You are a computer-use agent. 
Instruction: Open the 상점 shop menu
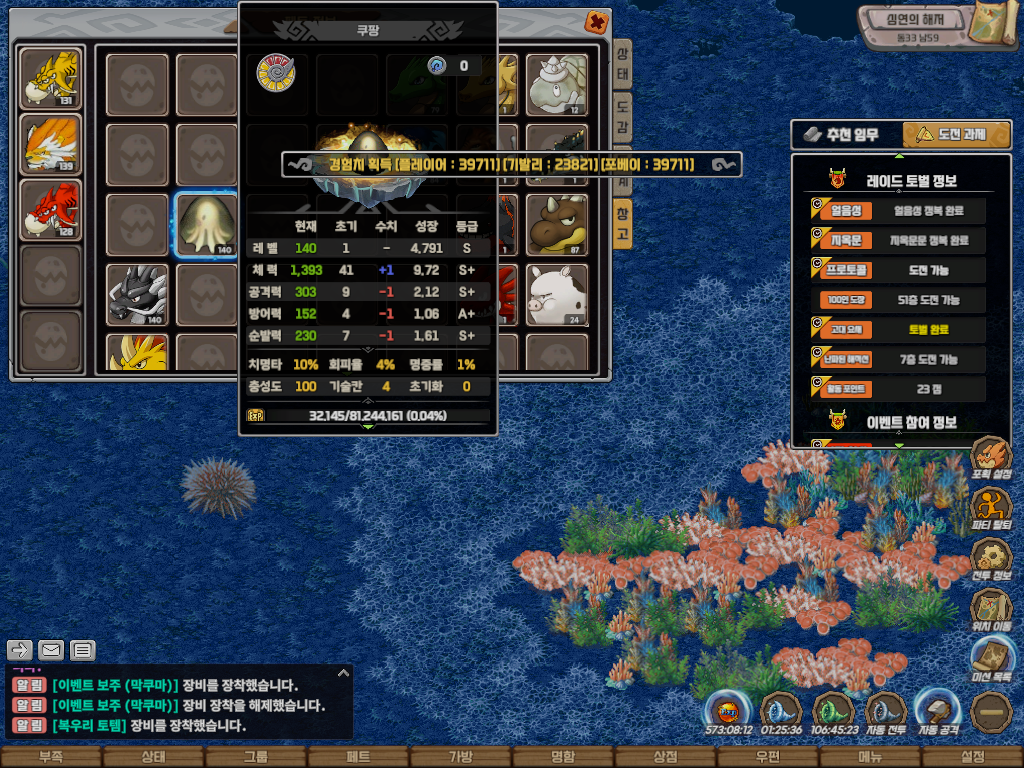point(665,757)
